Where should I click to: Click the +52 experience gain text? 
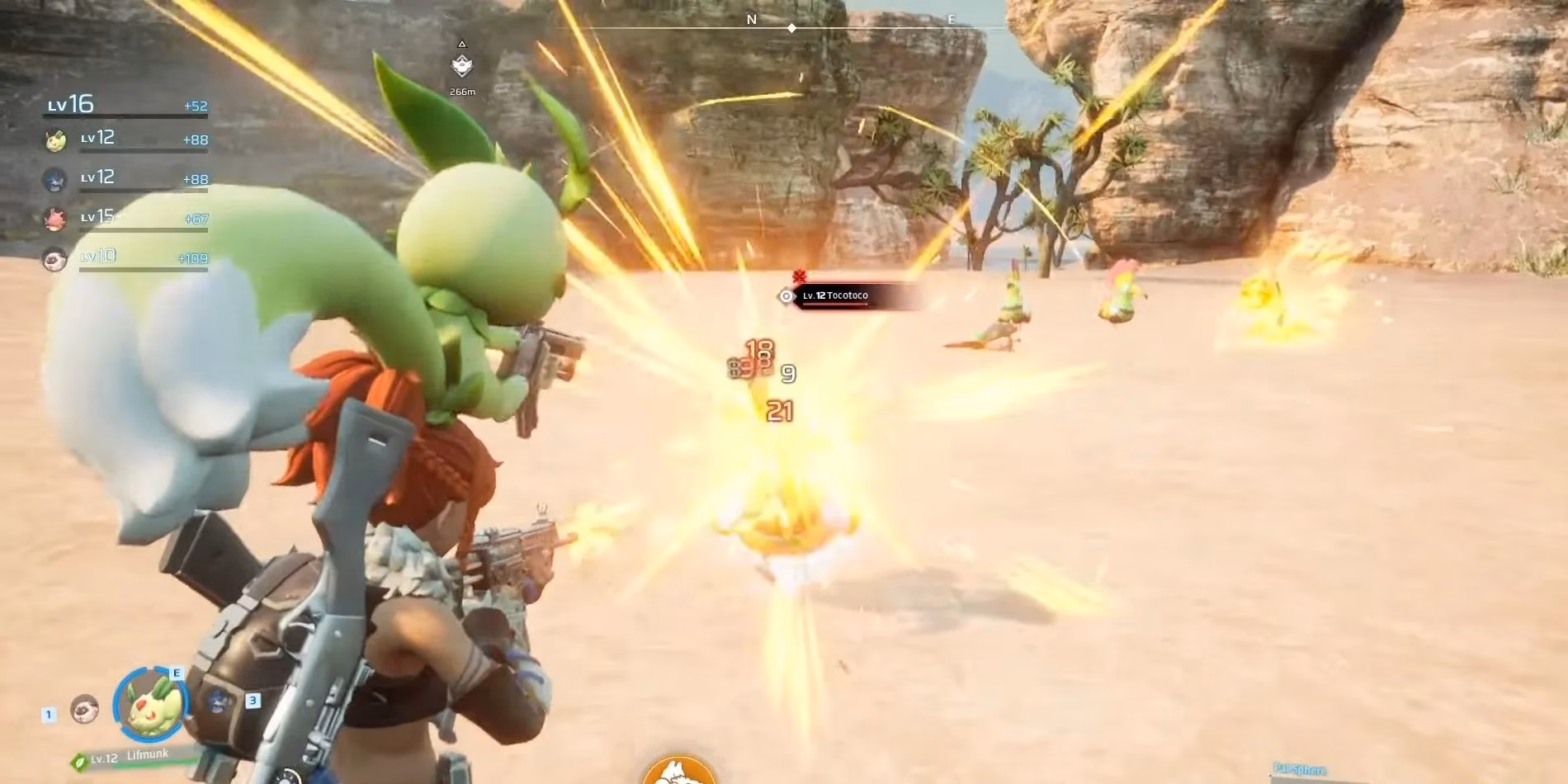point(196,106)
